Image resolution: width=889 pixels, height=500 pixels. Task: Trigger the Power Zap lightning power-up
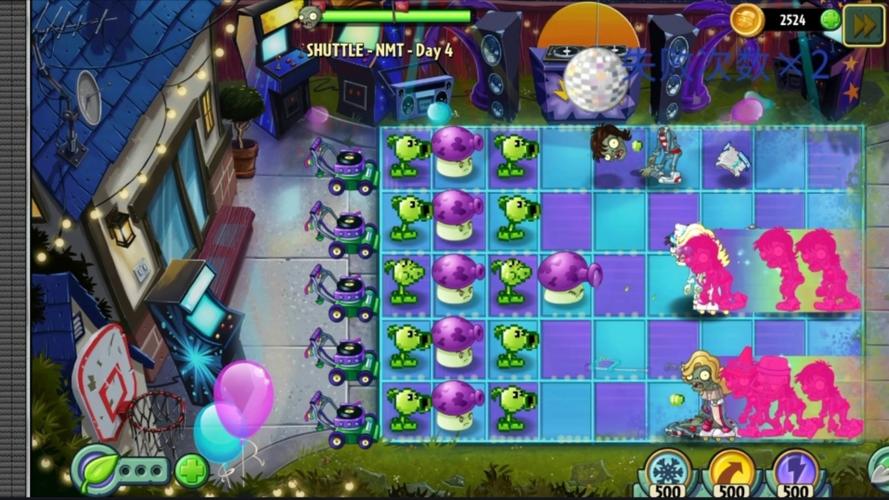pyautogui.click(x=796, y=468)
